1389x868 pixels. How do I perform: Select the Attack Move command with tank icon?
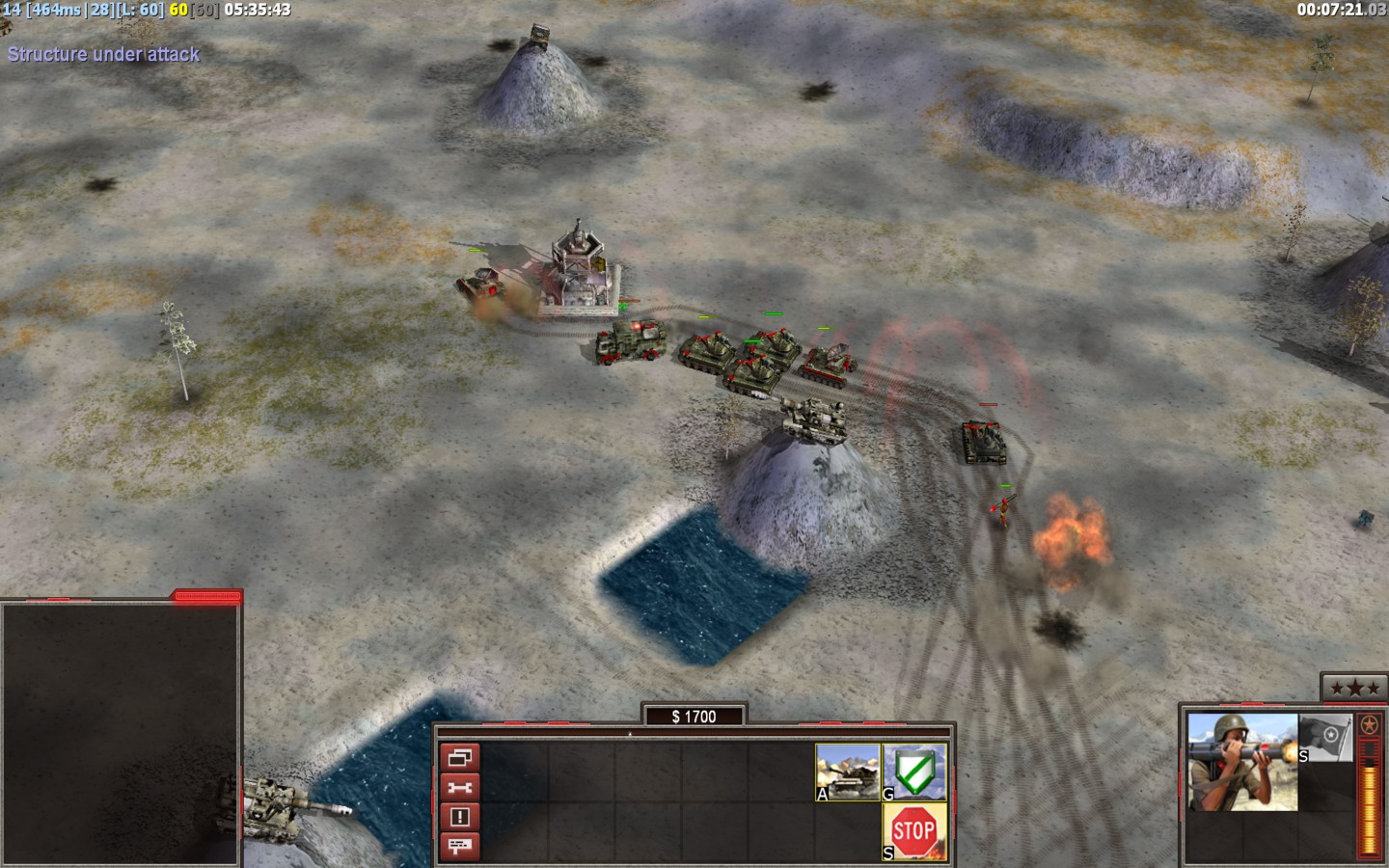coord(848,772)
